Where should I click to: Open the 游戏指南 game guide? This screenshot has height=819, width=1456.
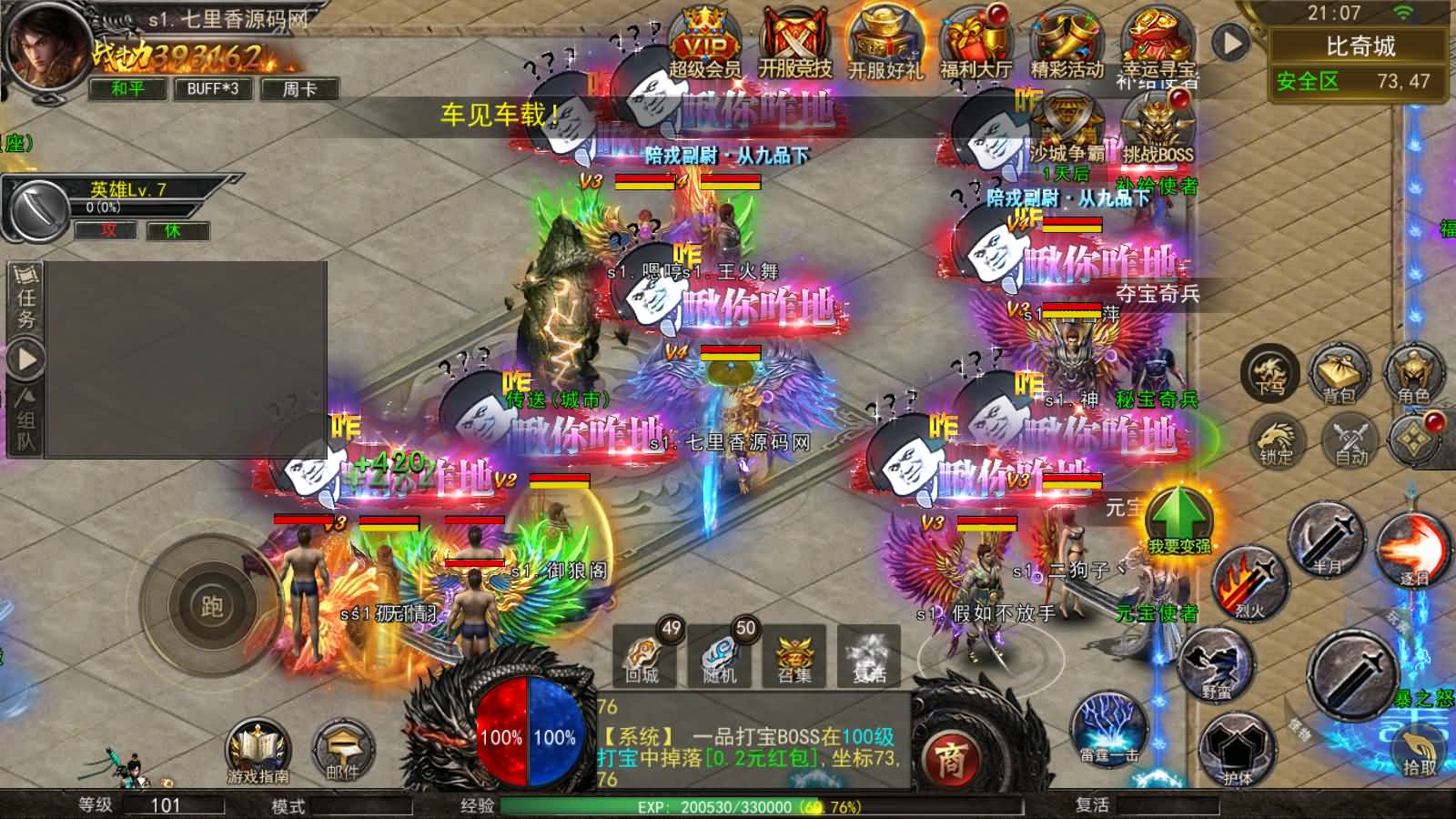pos(258,752)
